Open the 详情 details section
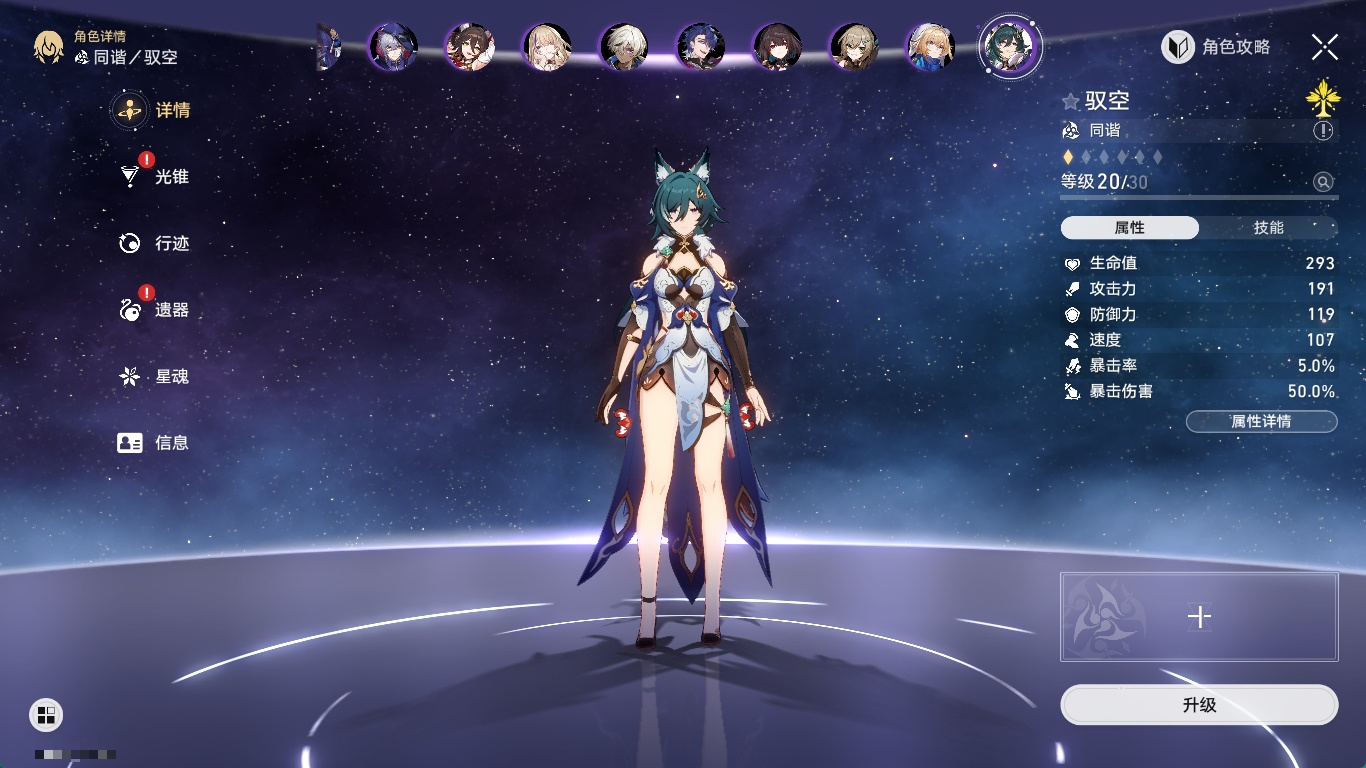Viewport: 1366px width, 768px height. pos(152,110)
